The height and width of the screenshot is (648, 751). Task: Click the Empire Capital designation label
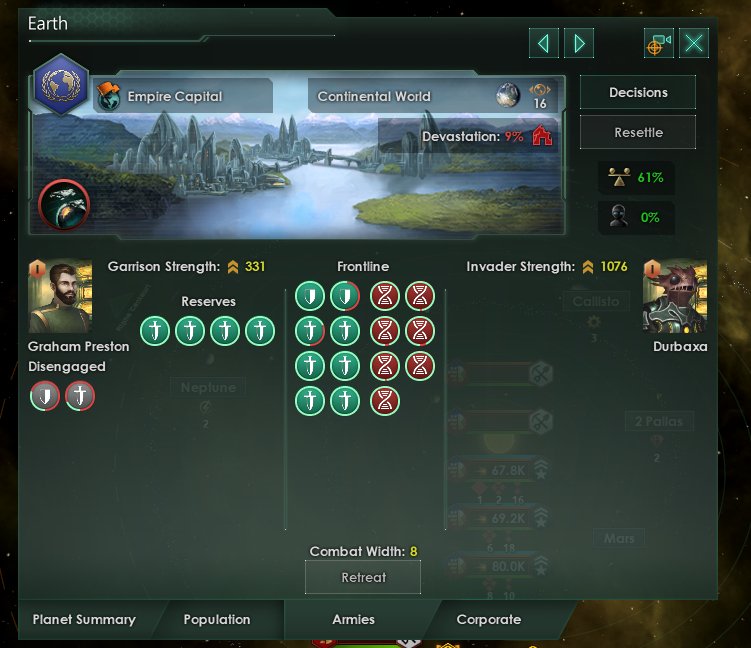(x=174, y=97)
